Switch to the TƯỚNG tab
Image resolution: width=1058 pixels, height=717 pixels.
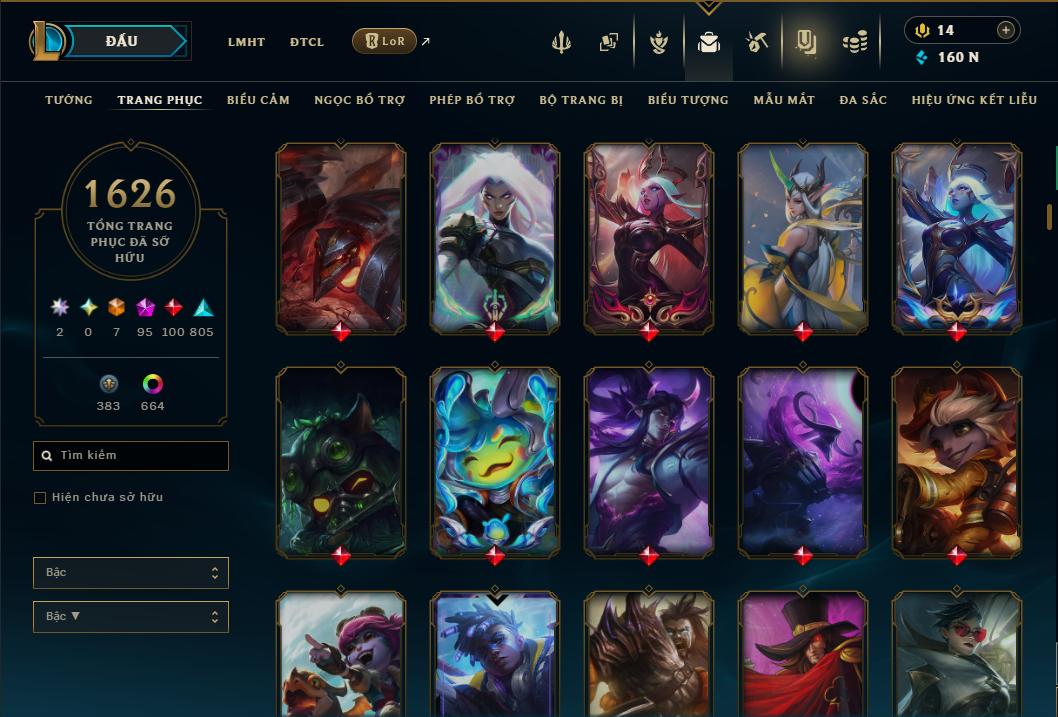coord(69,100)
